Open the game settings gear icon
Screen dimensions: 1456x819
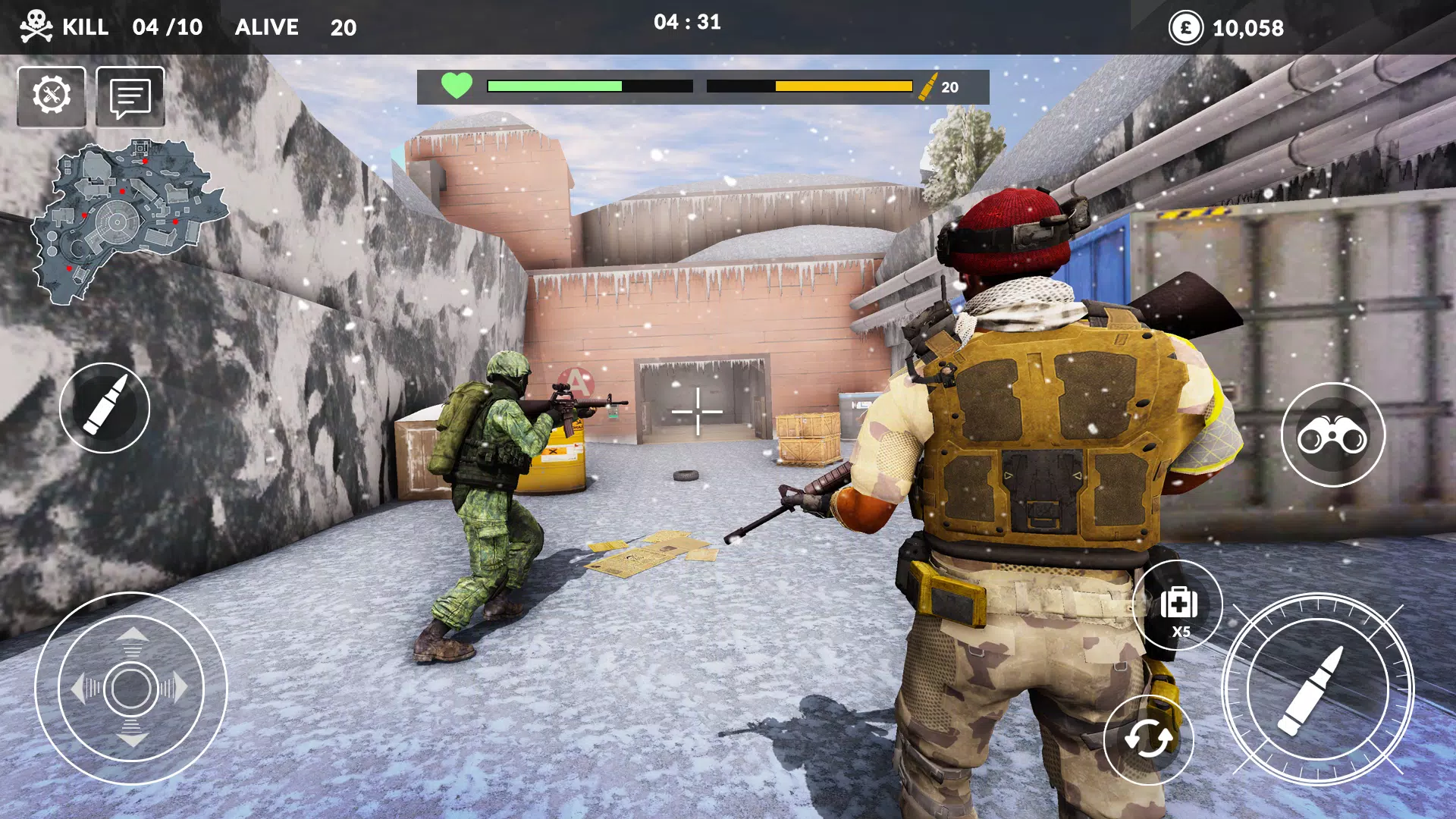point(52,94)
